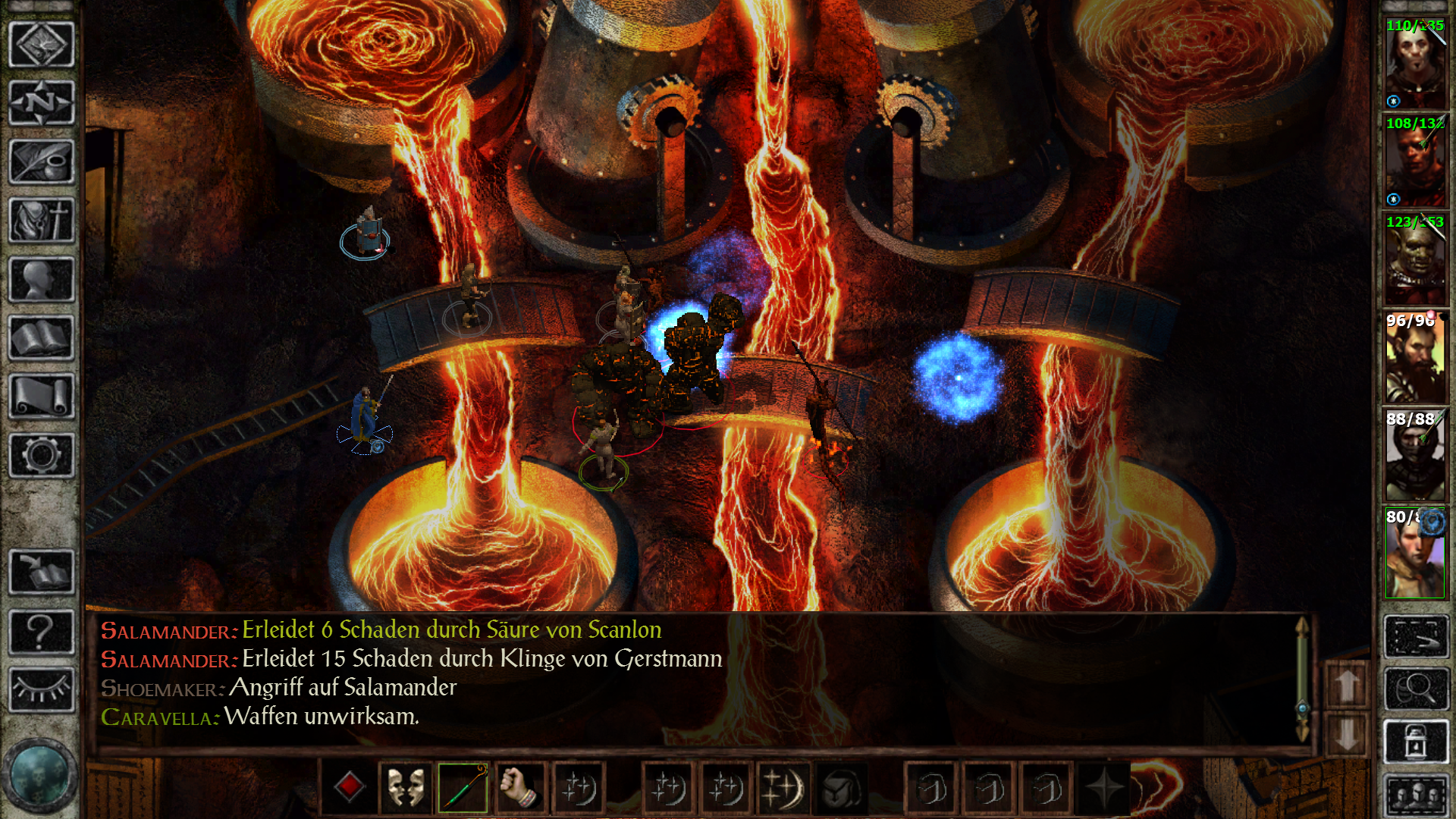The image size is (1456, 819).
Task: Select the green staff weapon slot
Action: [463, 788]
